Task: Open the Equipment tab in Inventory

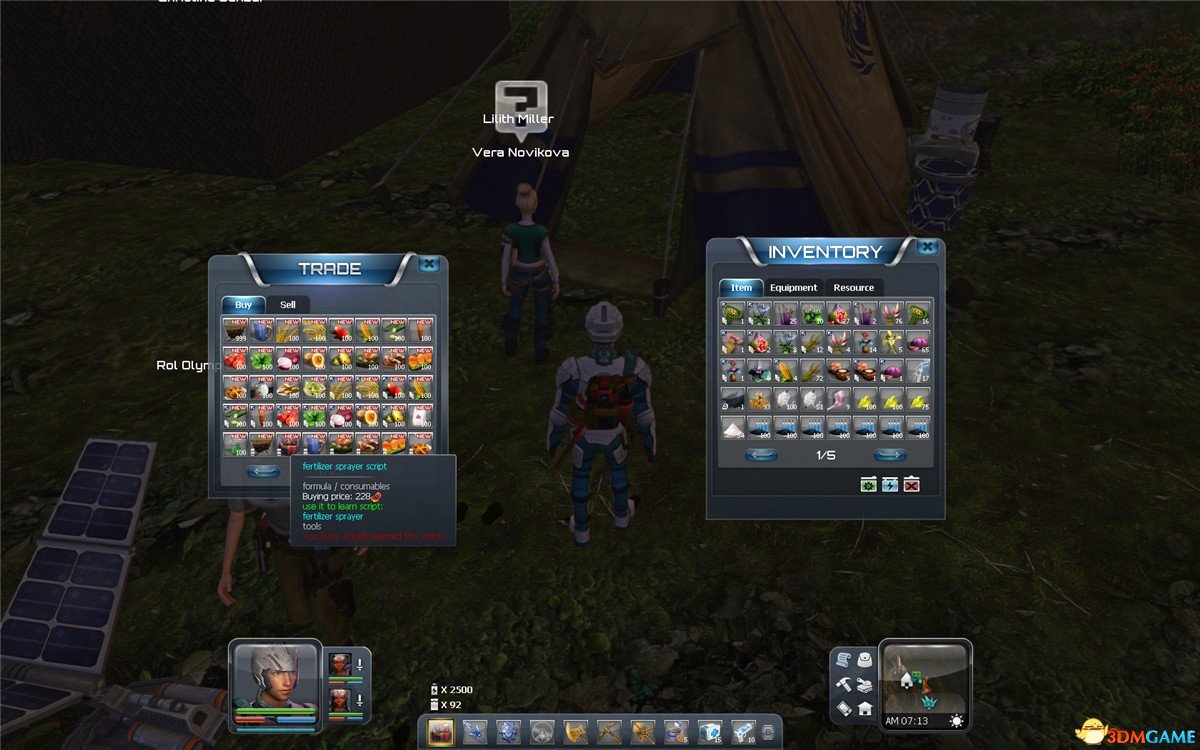Action: pos(793,287)
